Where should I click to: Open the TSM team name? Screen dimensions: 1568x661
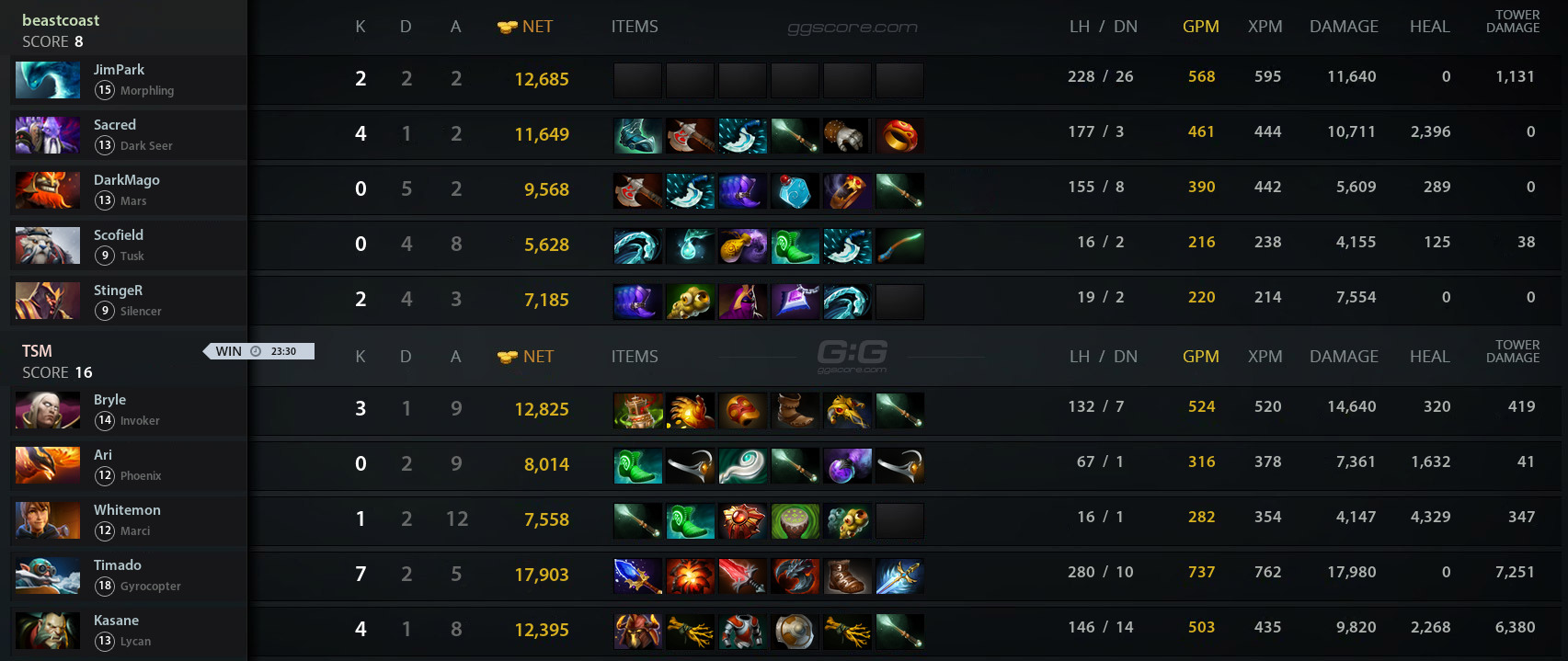(x=37, y=351)
